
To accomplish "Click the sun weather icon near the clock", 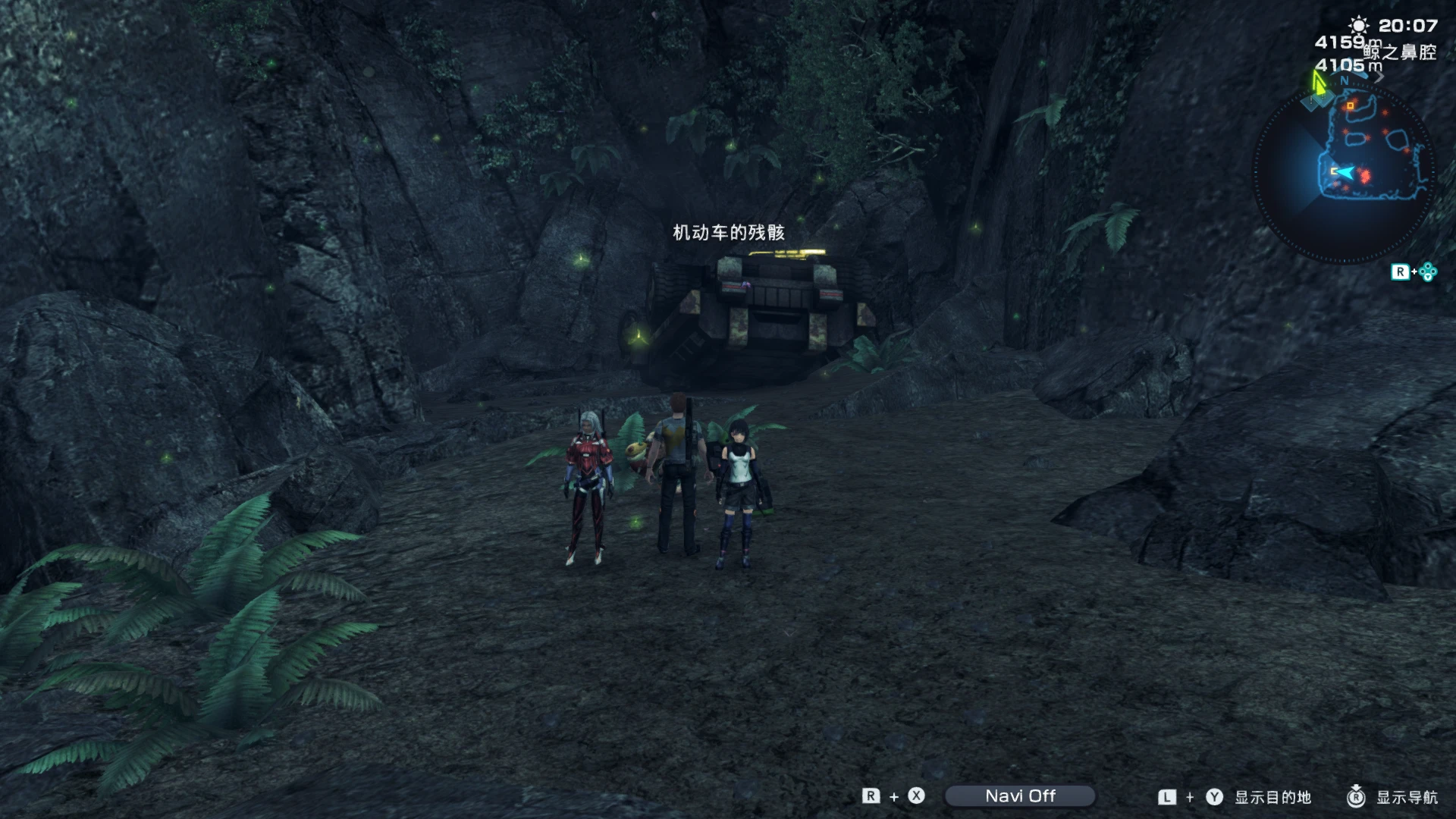I will (x=1359, y=25).
